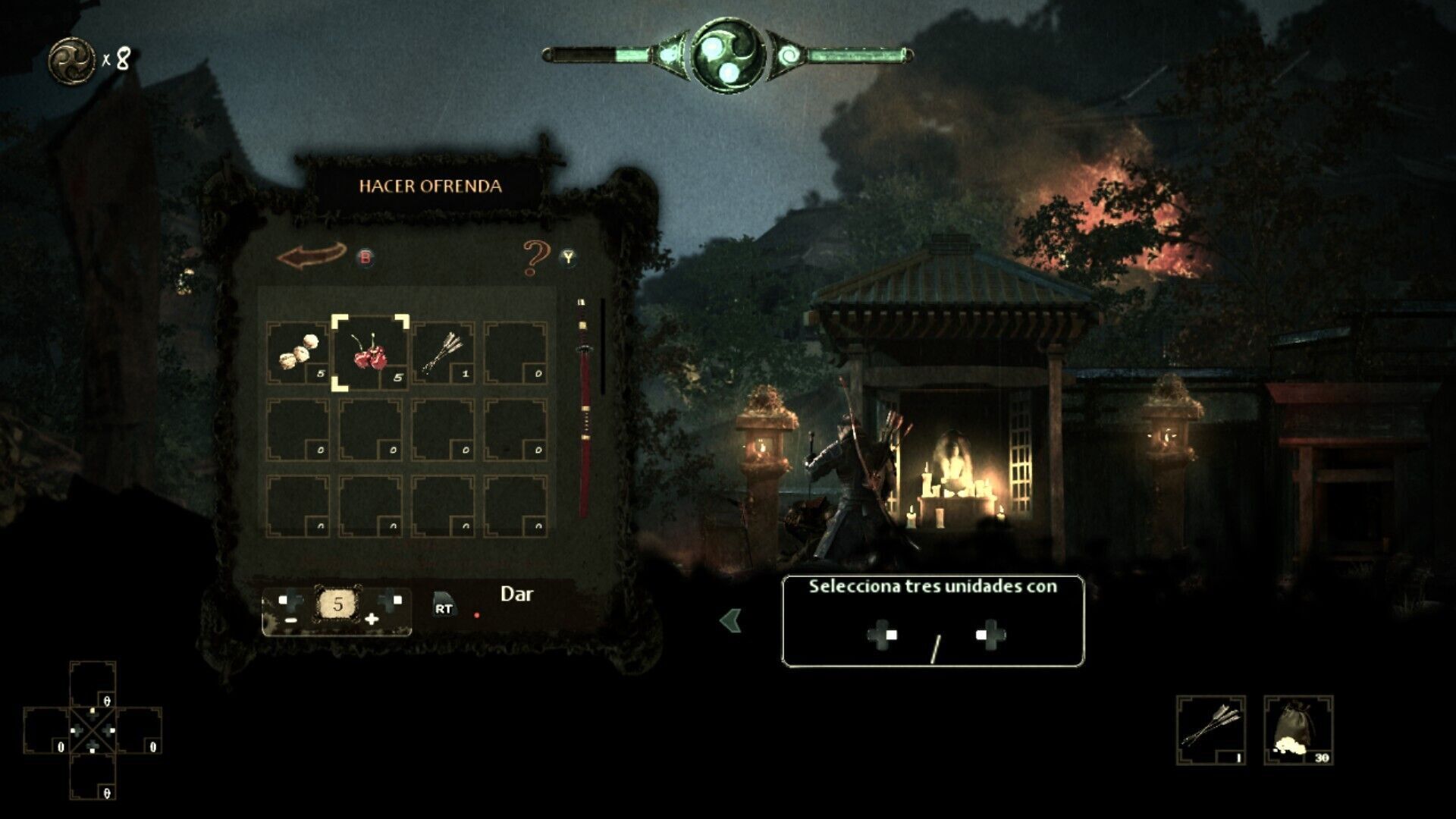Click the katana-shaped inventory scrollbar

point(583,408)
